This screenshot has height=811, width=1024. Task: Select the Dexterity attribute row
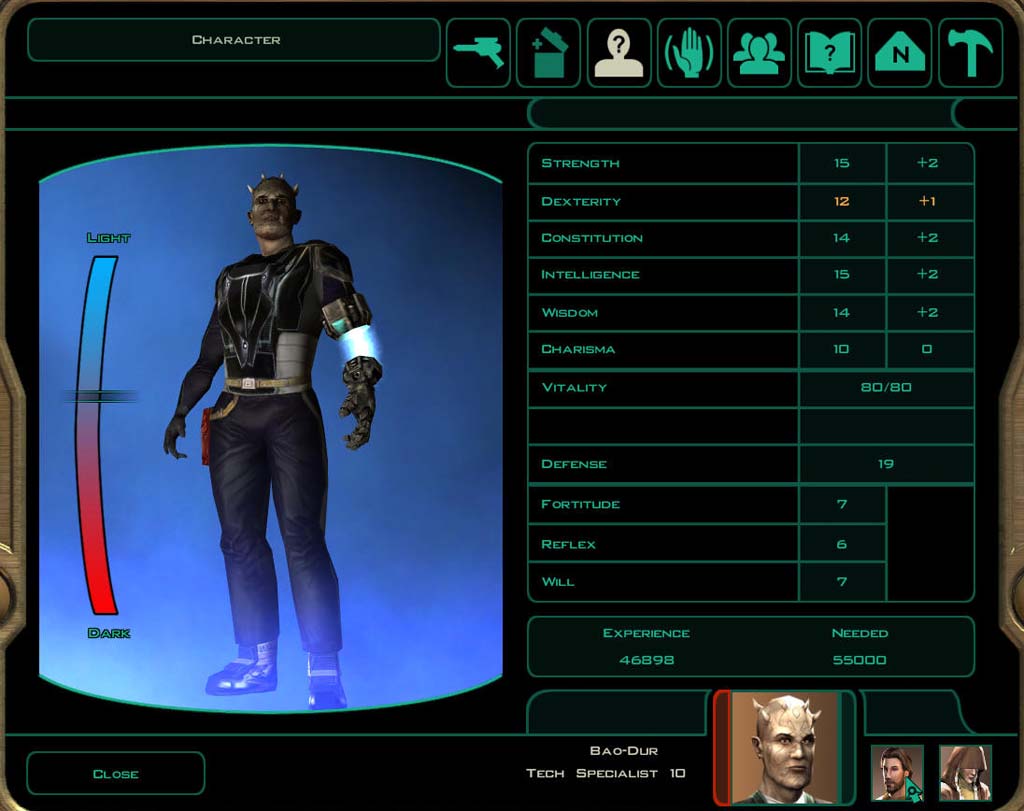click(662, 201)
